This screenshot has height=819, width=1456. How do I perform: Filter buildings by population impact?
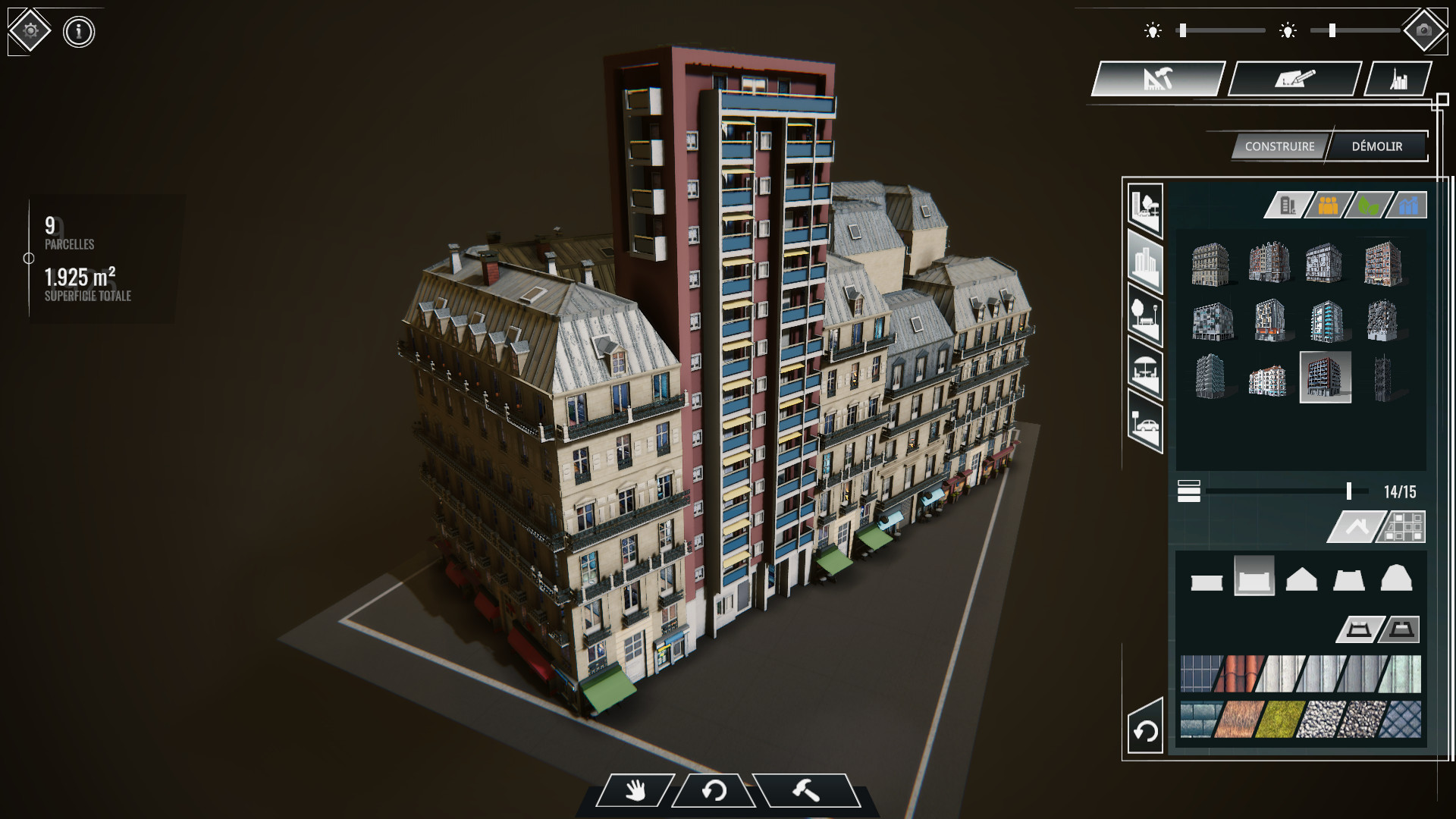1324,205
